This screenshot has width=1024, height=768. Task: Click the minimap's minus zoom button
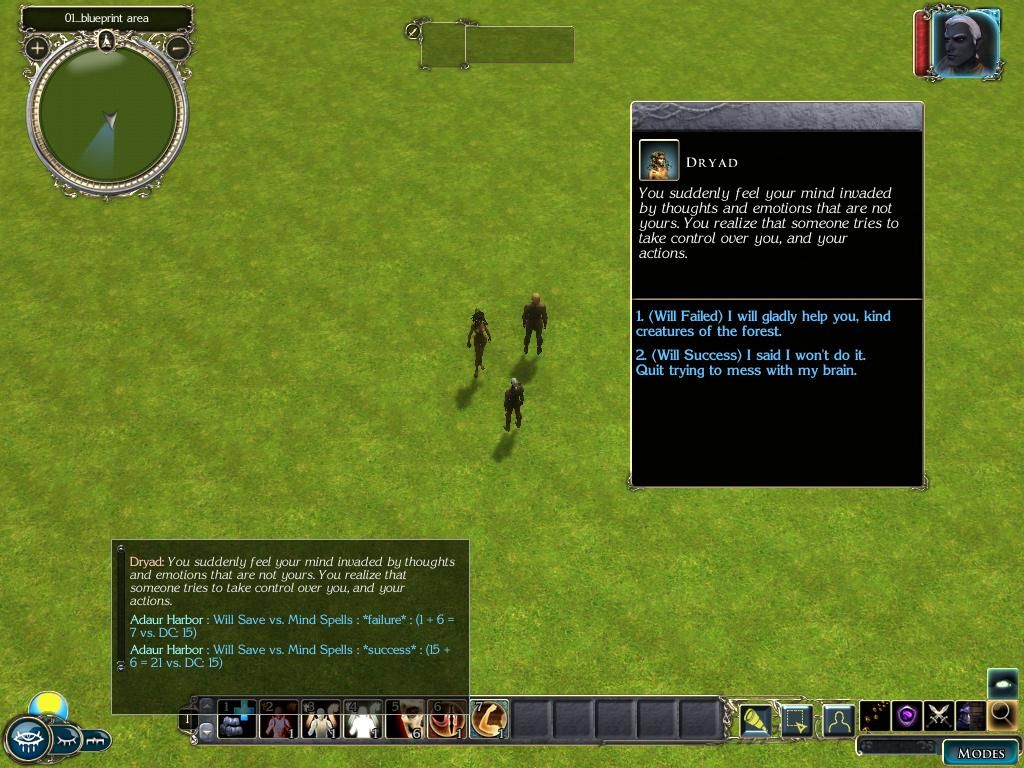[x=178, y=47]
